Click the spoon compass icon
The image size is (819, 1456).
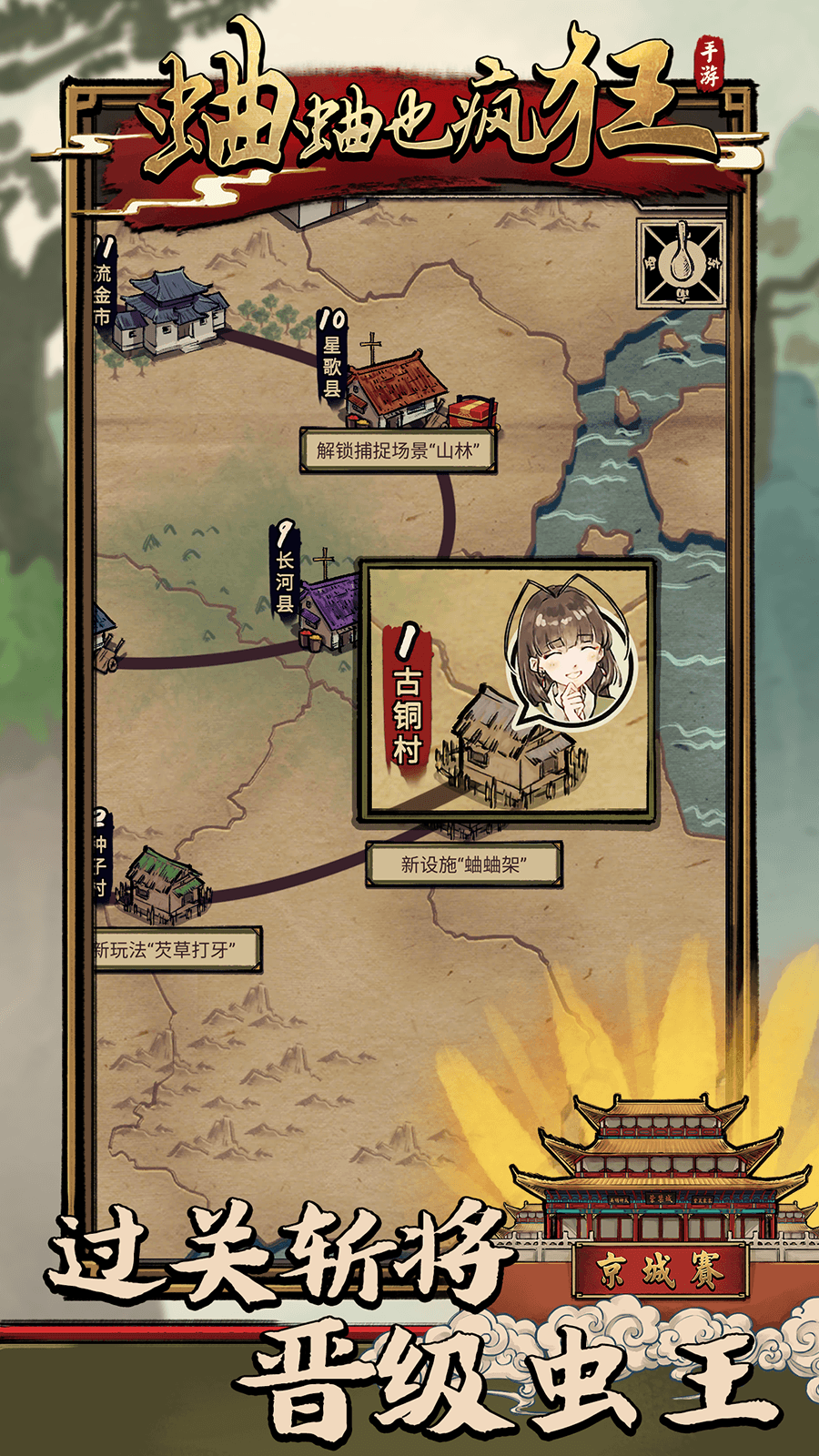click(x=682, y=263)
